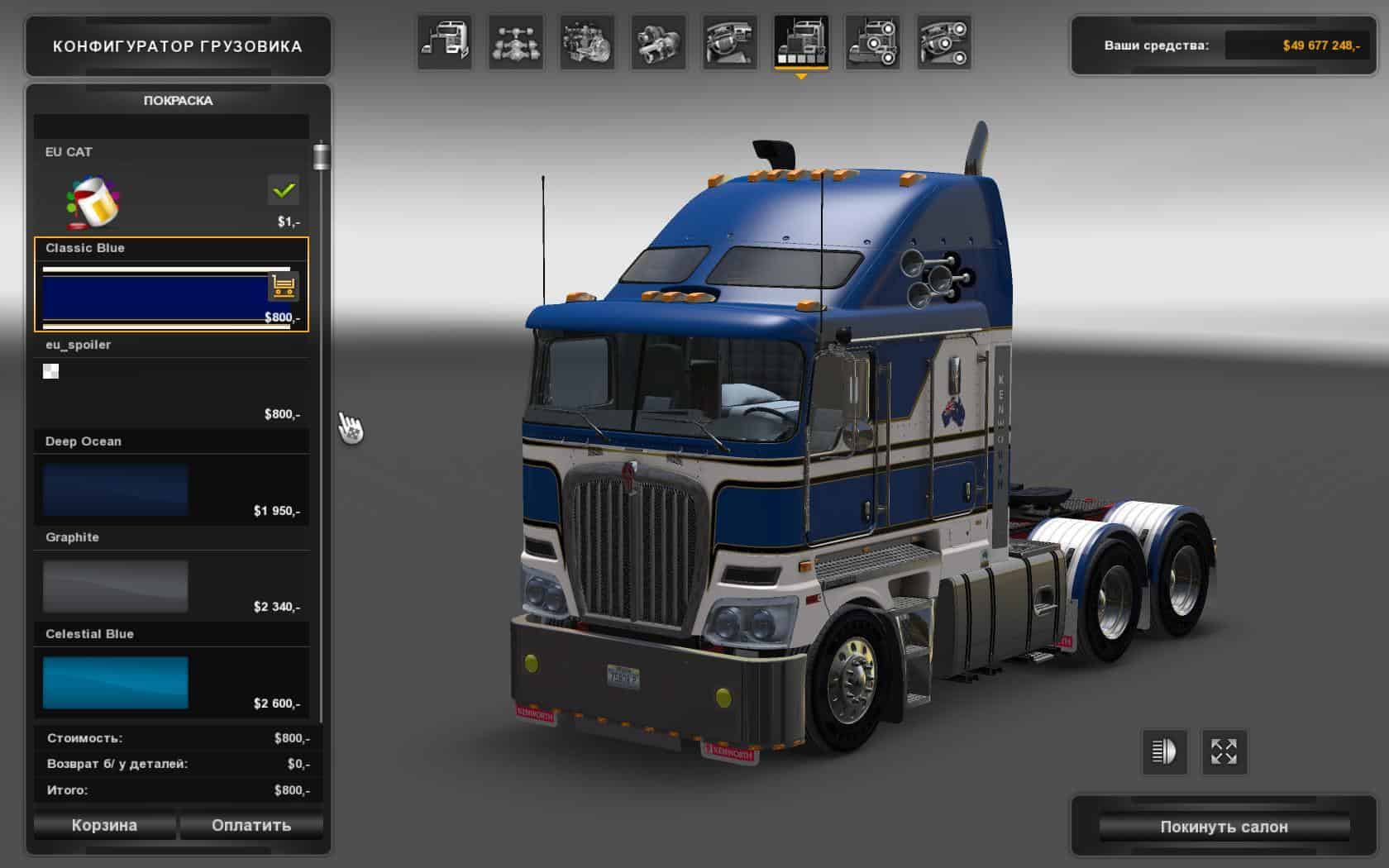Screen dimensions: 1389x868
Task: Choose the Graphite paint color
Action: [116, 586]
